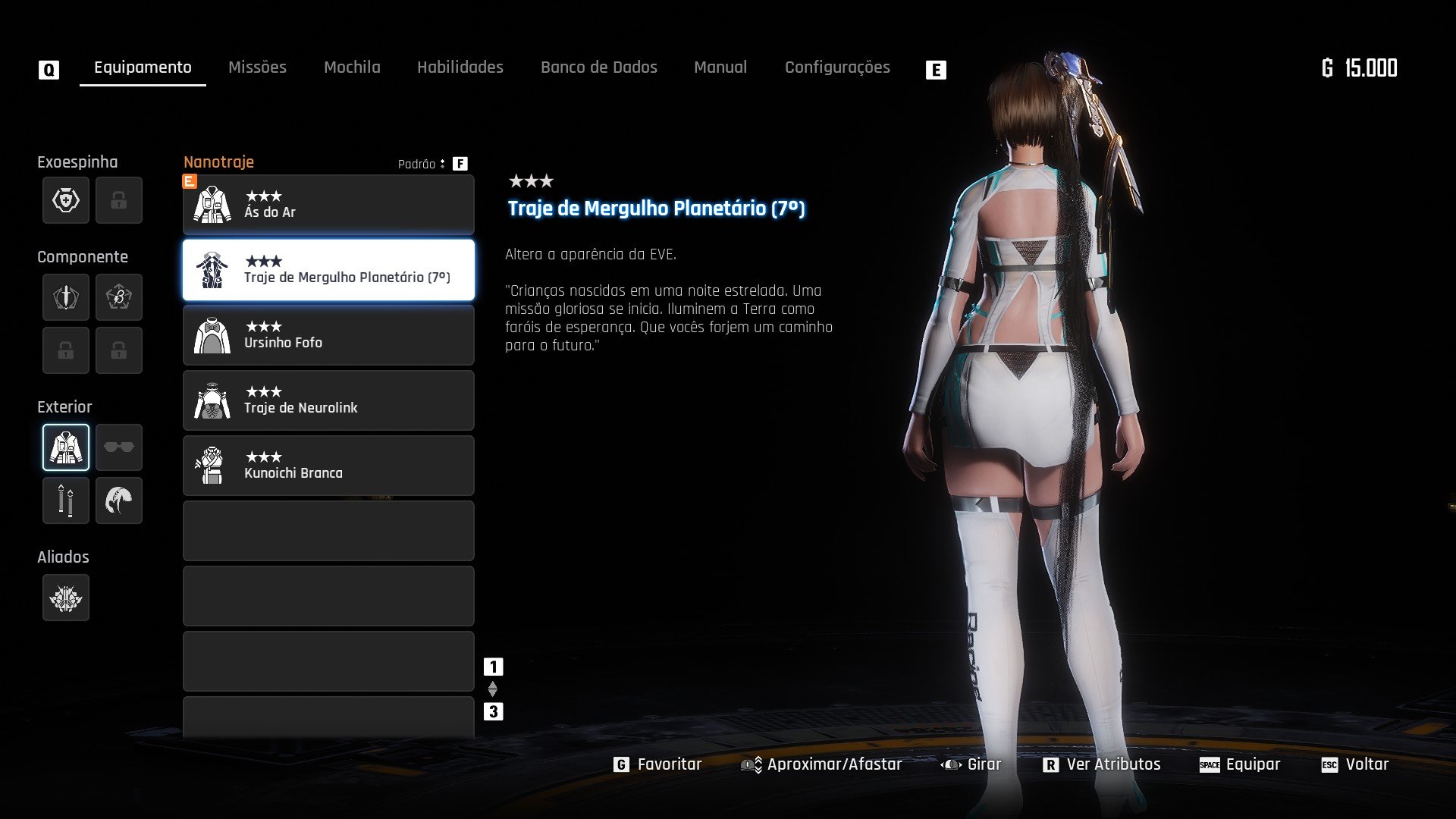Choose the Kunoichi Branca outfit
Viewport: 1456px width, 819px height.
(x=328, y=466)
